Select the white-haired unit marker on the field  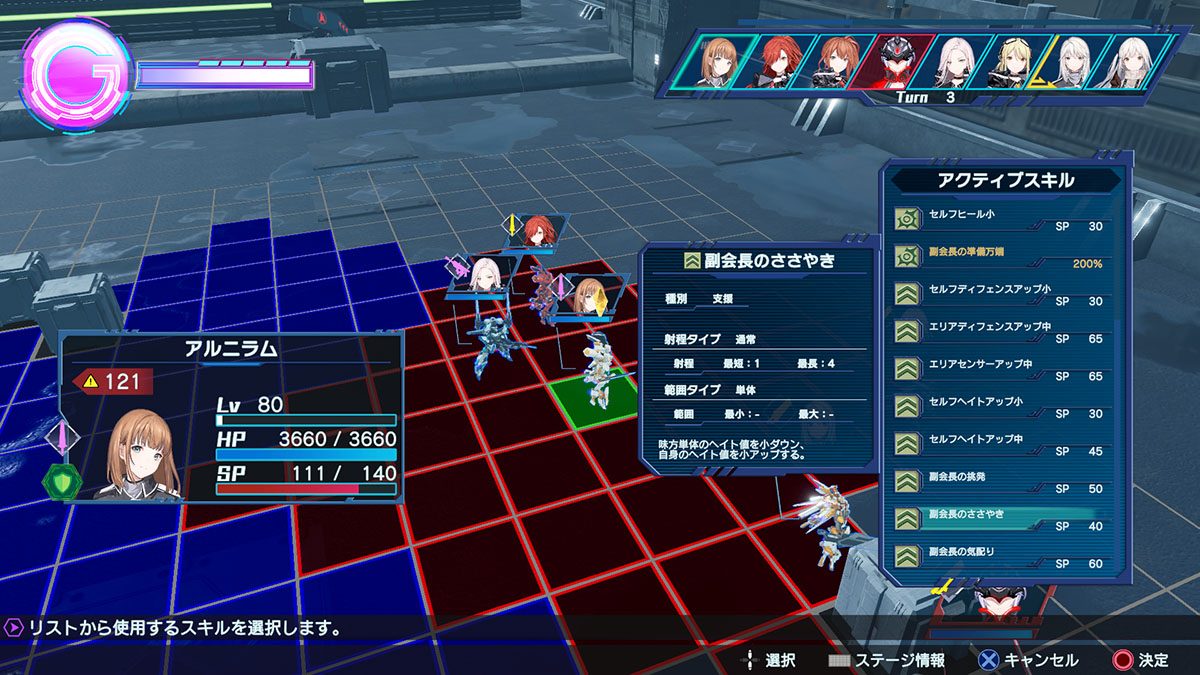click(x=484, y=274)
